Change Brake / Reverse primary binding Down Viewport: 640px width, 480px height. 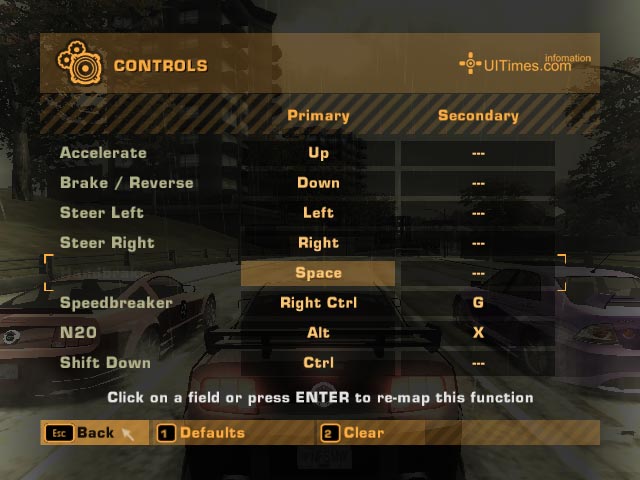tap(318, 183)
